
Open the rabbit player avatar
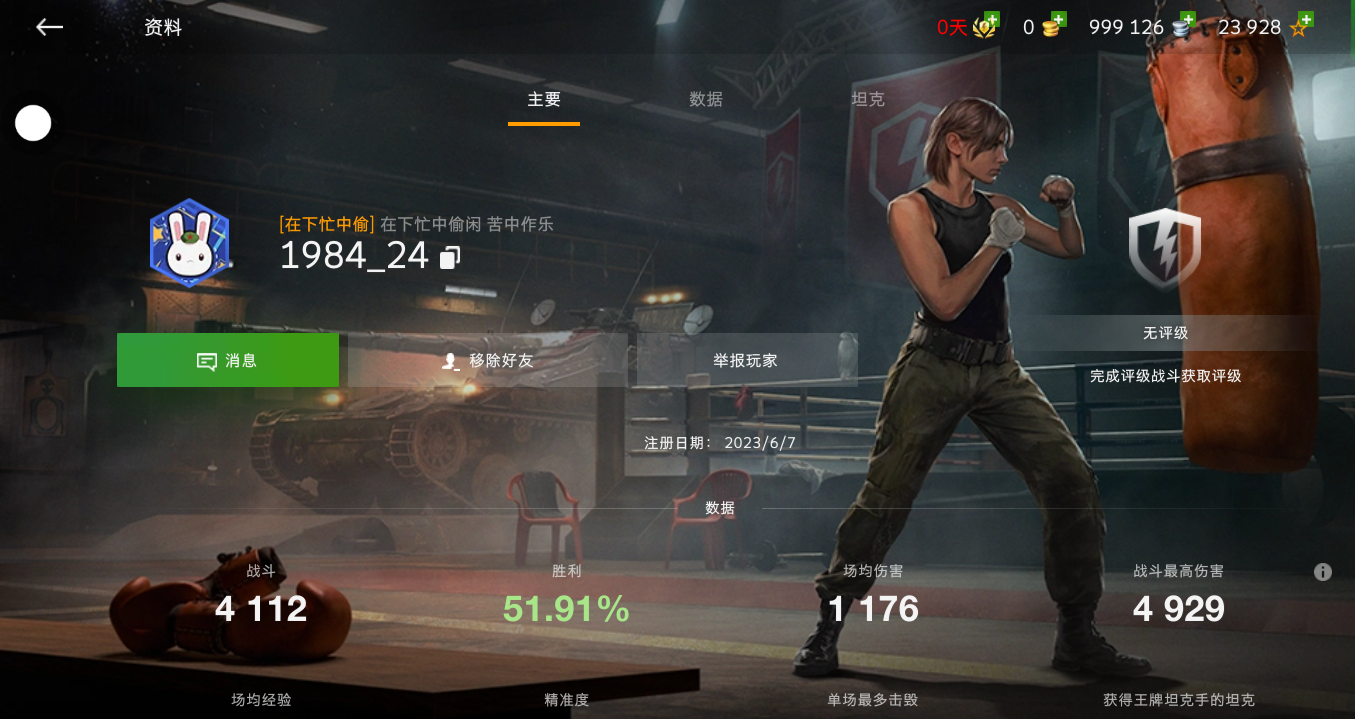tap(190, 243)
